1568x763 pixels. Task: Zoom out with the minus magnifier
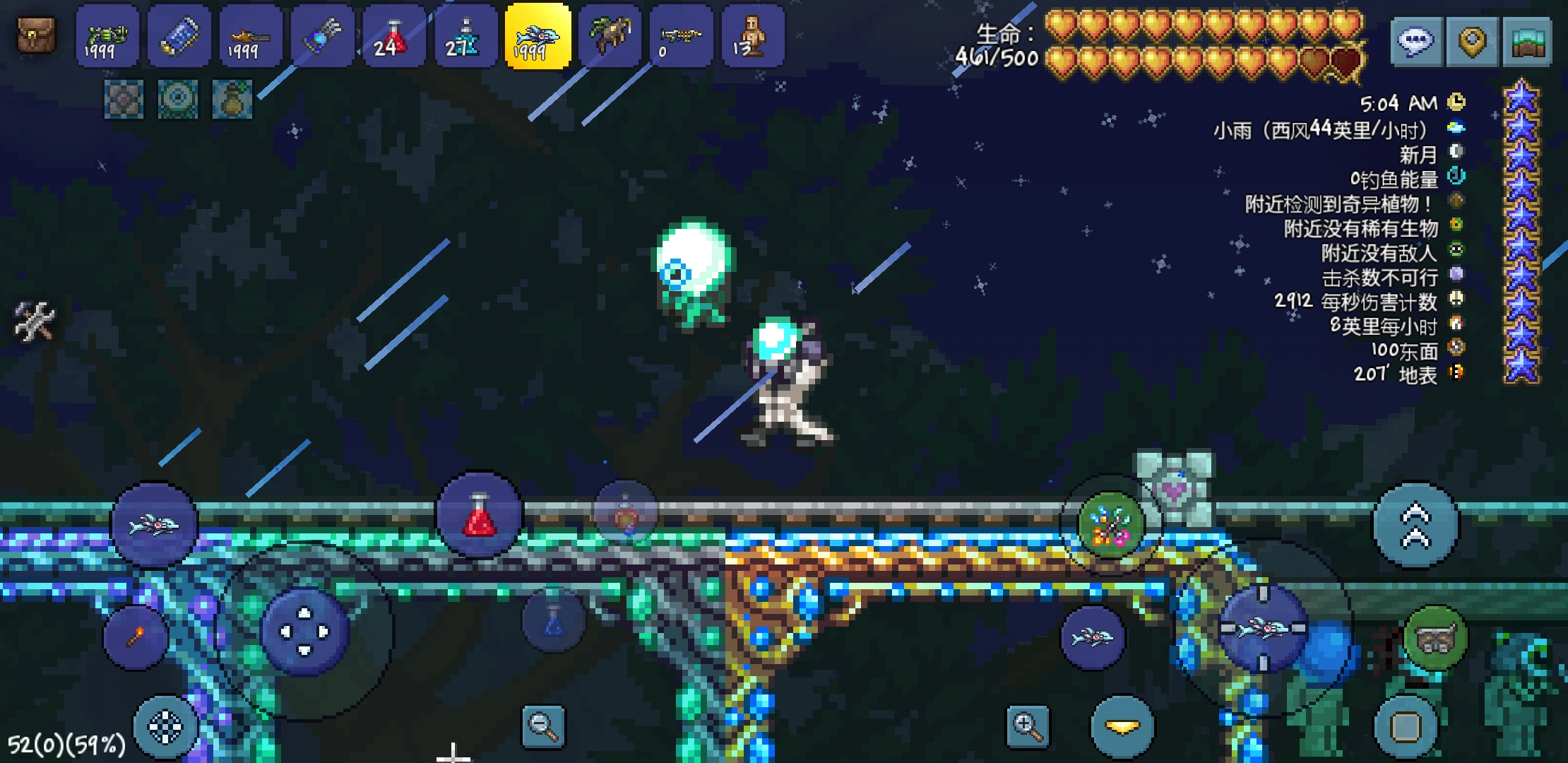(542, 726)
